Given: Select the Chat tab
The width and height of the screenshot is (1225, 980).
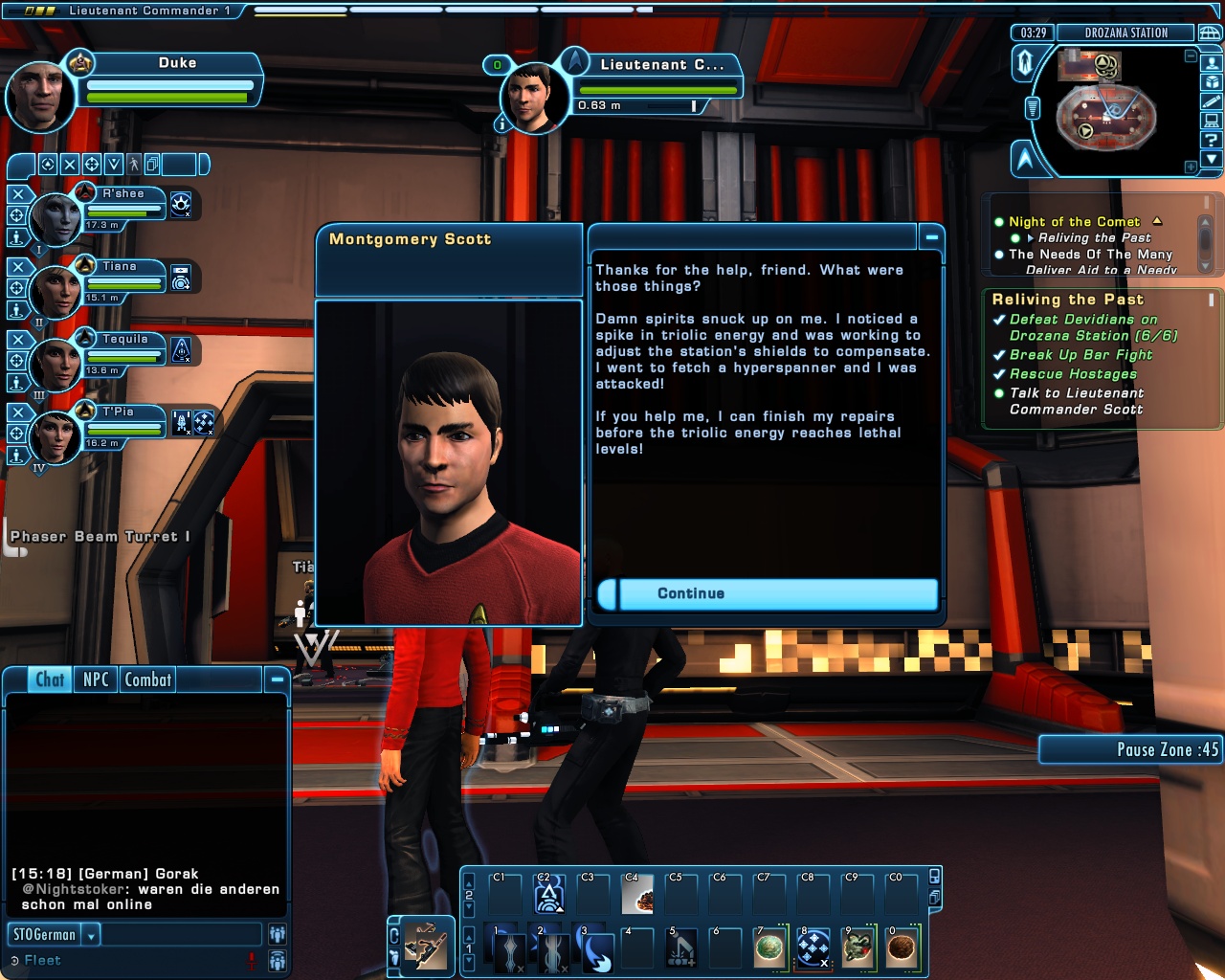Looking at the screenshot, I should click(50, 679).
